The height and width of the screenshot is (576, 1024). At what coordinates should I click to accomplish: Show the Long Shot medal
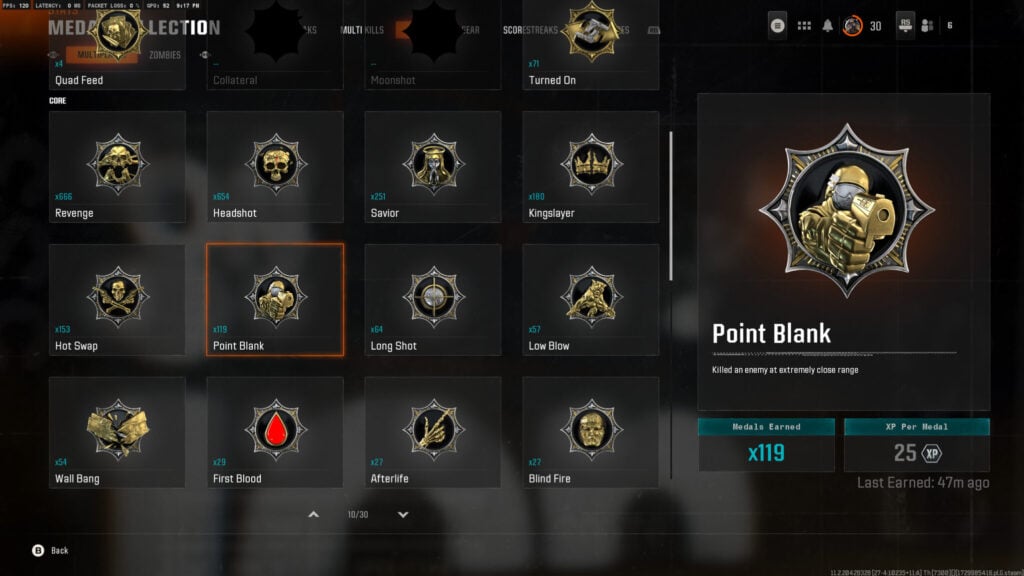433,299
